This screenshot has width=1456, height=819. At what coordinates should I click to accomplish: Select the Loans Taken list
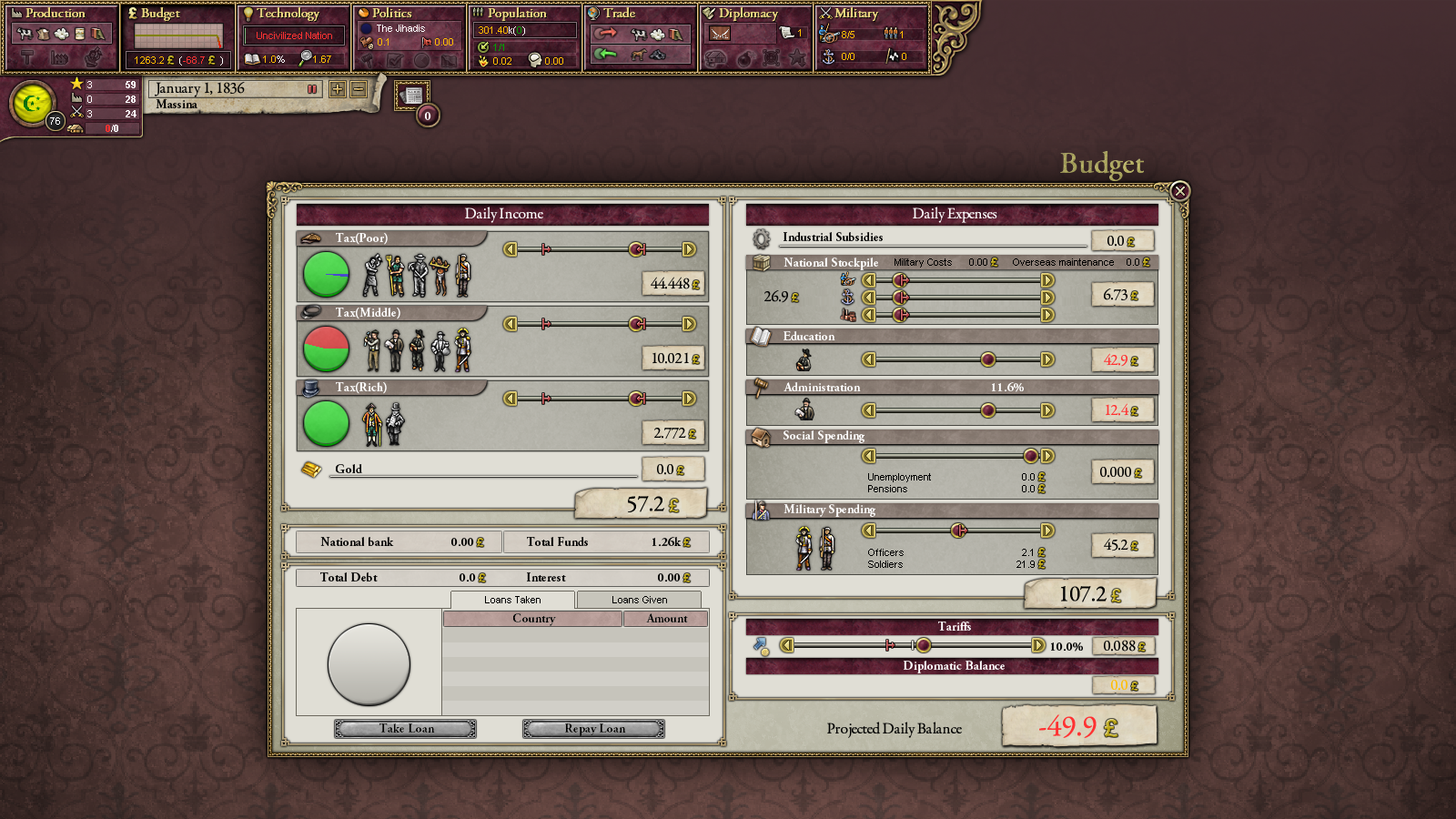click(x=512, y=600)
